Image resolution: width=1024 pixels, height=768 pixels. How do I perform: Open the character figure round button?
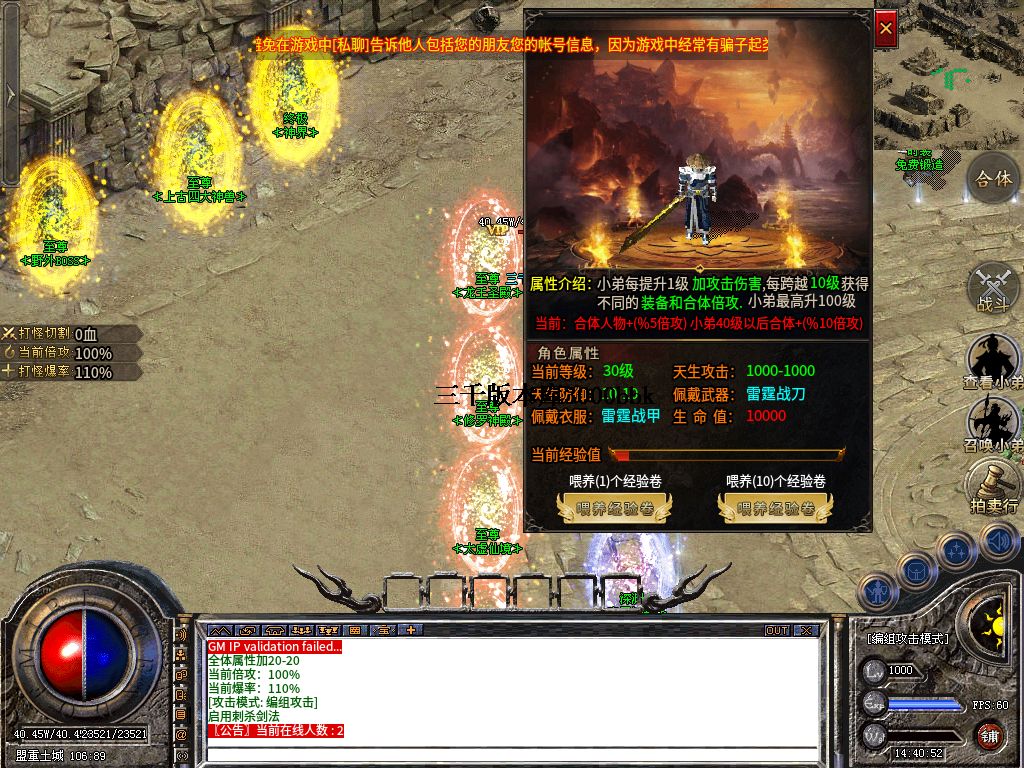tap(877, 591)
